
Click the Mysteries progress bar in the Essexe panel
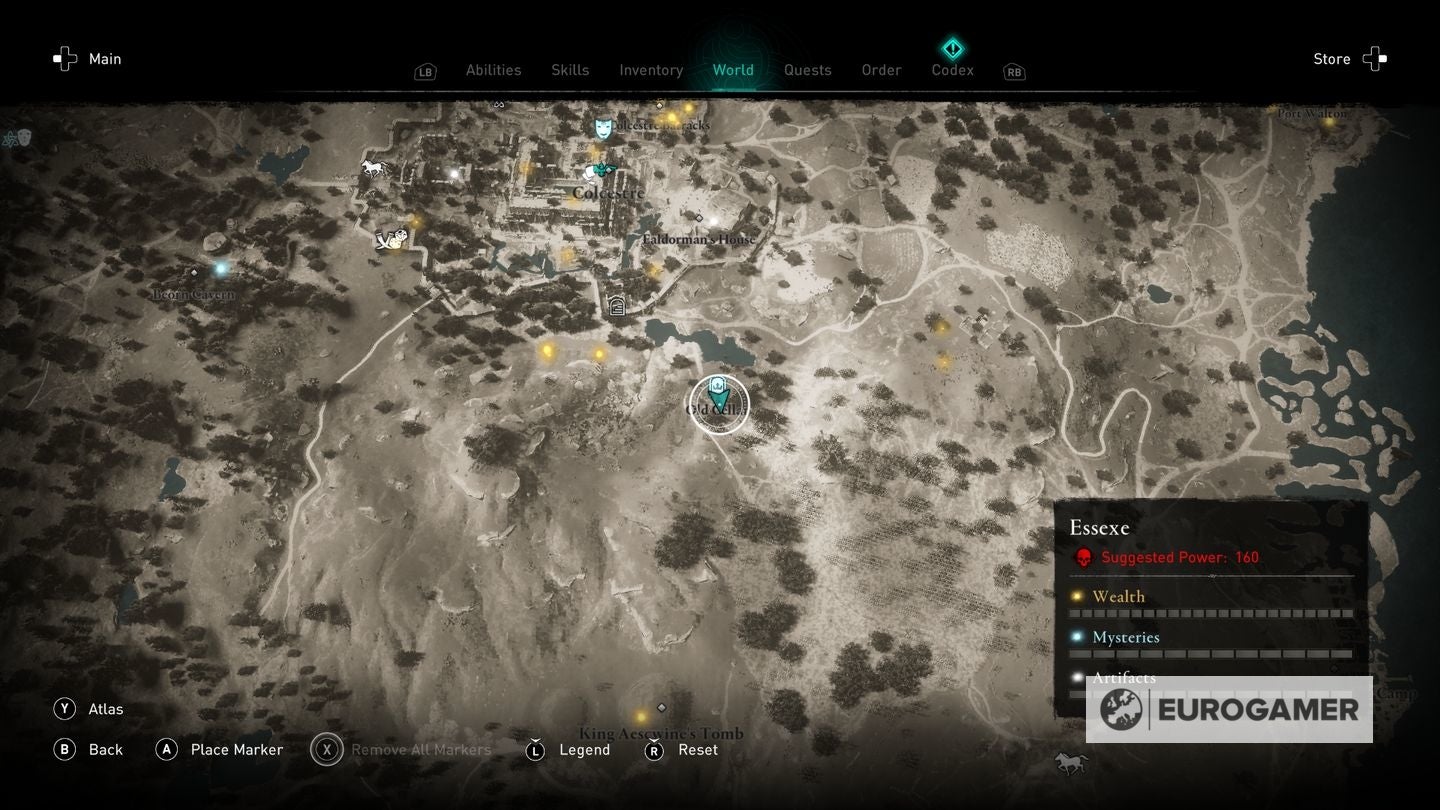click(x=1209, y=652)
